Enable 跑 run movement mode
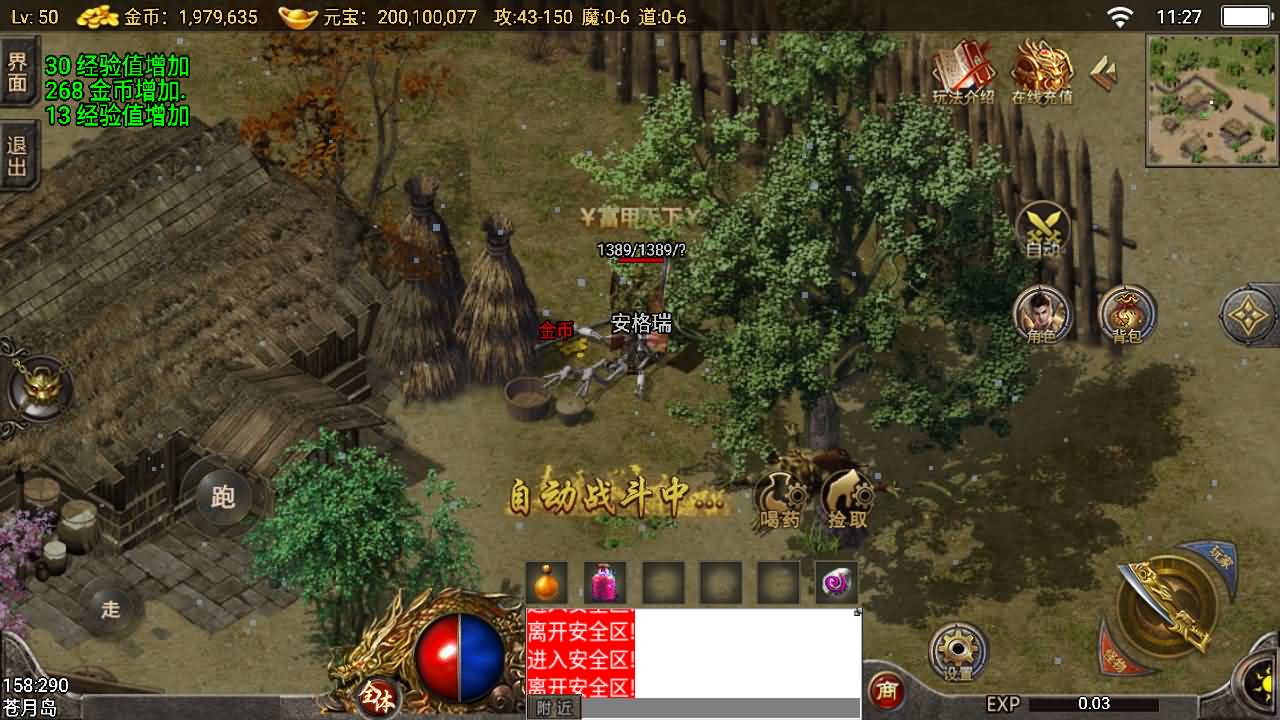This screenshot has height=720, width=1280. [x=222, y=497]
